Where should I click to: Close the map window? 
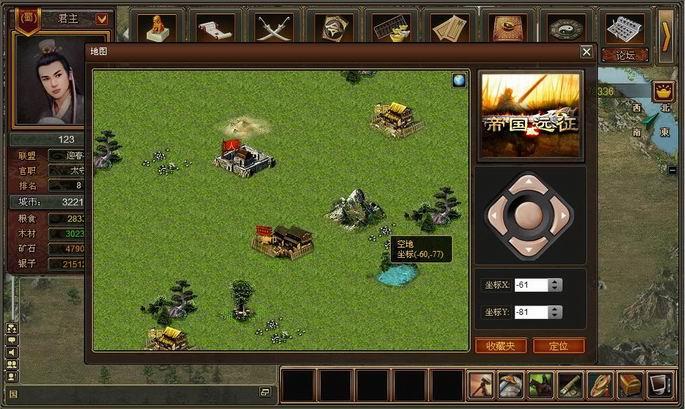click(x=586, y=52)
